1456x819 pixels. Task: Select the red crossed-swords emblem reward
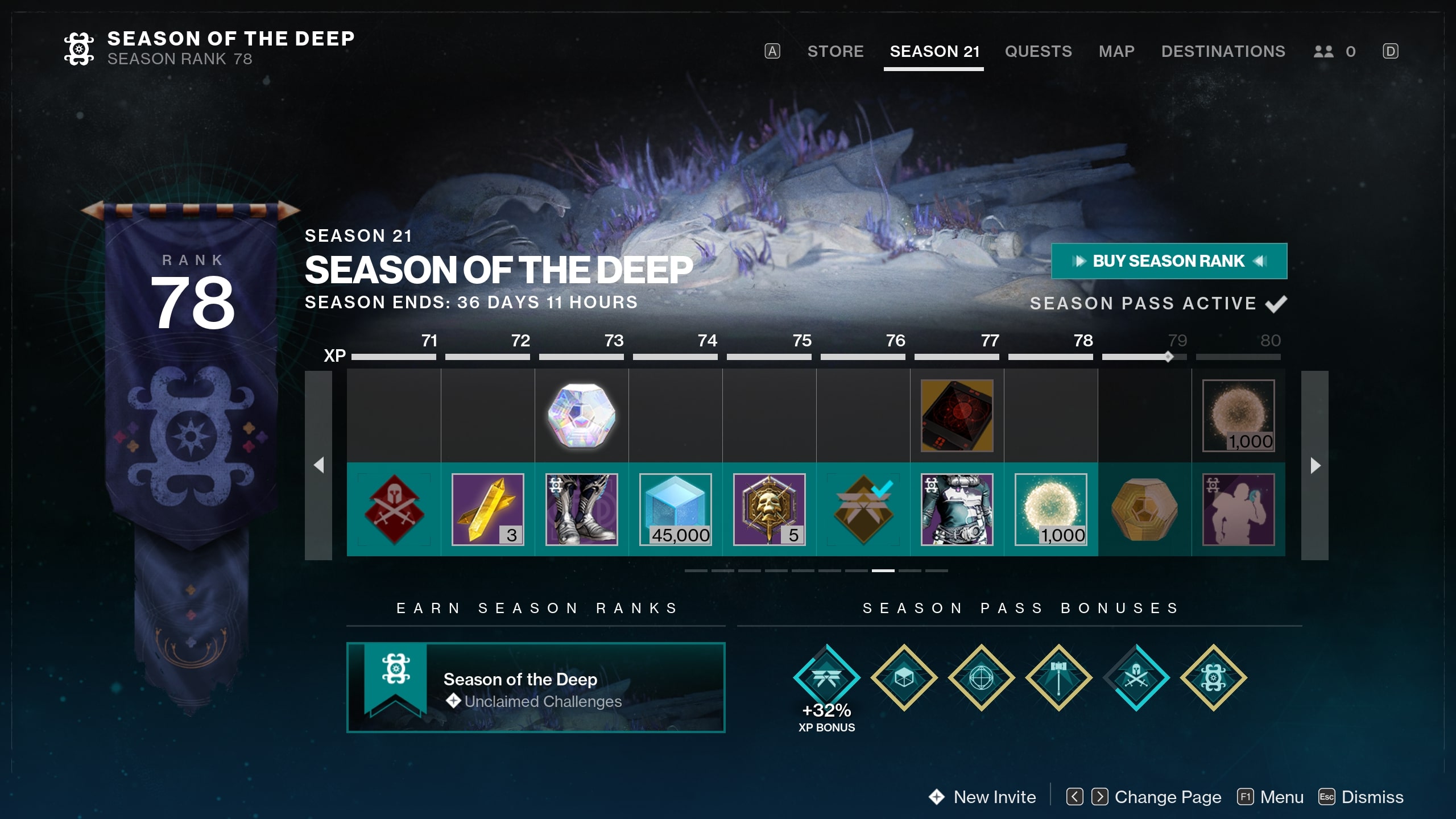[x=394, y=509]
